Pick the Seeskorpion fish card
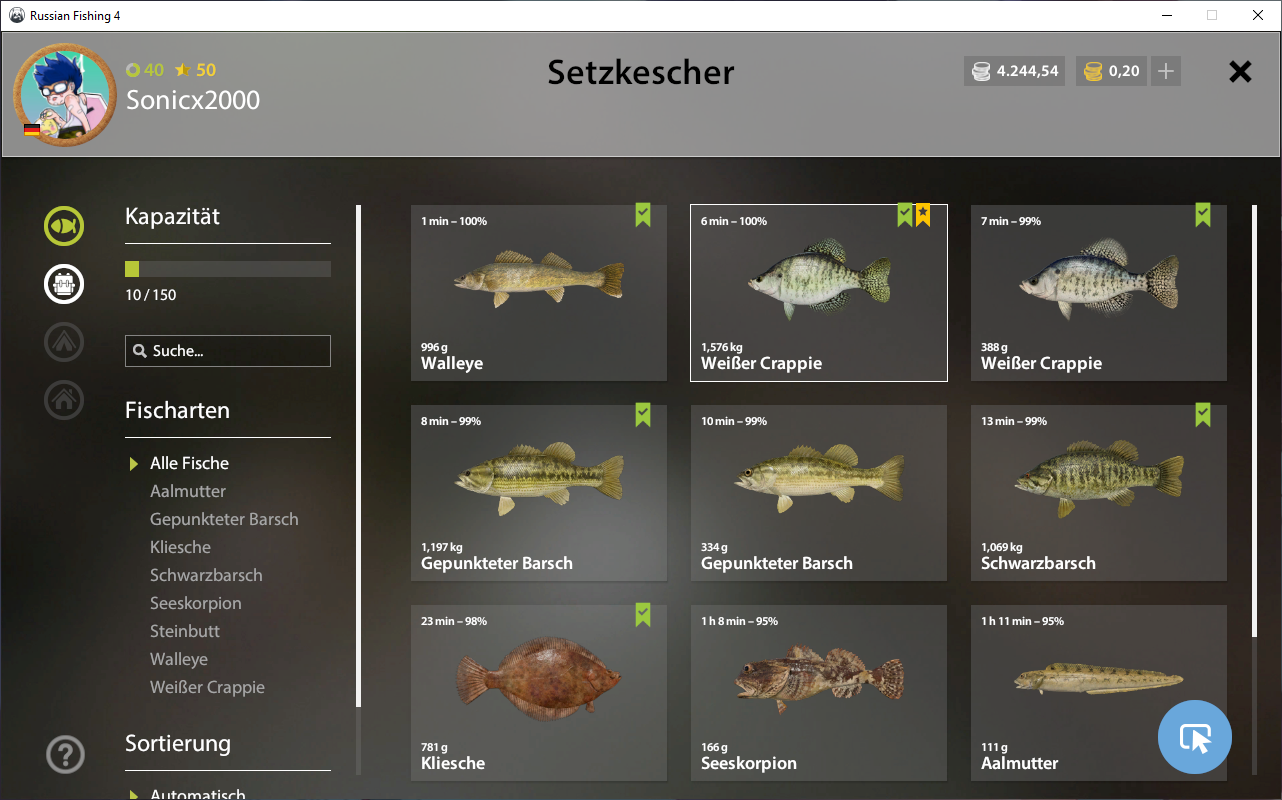This screenshot has width=1282, height=800. 818,693
